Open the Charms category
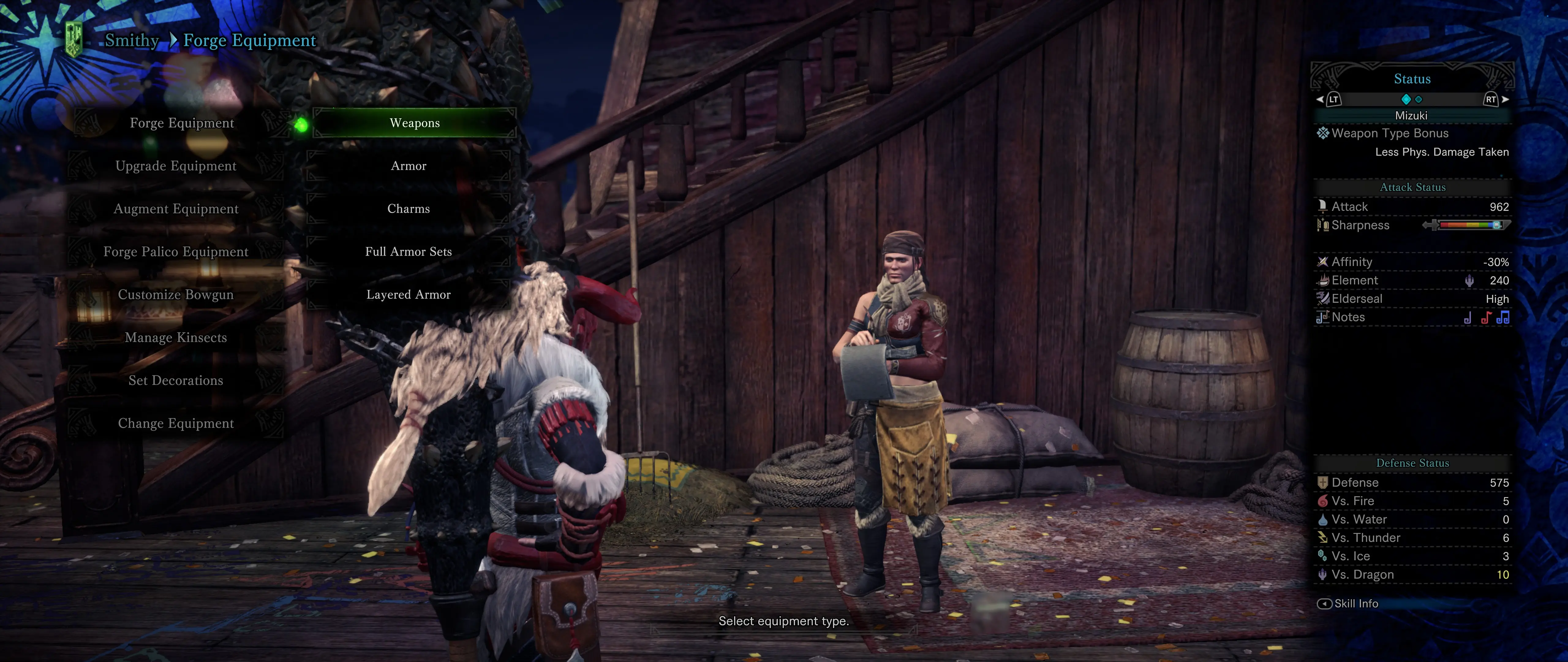The height and width of the screenshot is (662, 1568). tap(409, 209)
